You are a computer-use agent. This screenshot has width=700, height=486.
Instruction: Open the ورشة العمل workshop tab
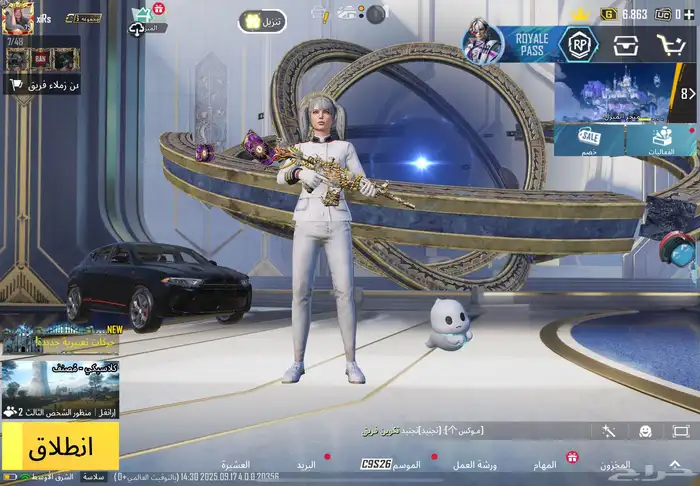click(x=475, y=465)
